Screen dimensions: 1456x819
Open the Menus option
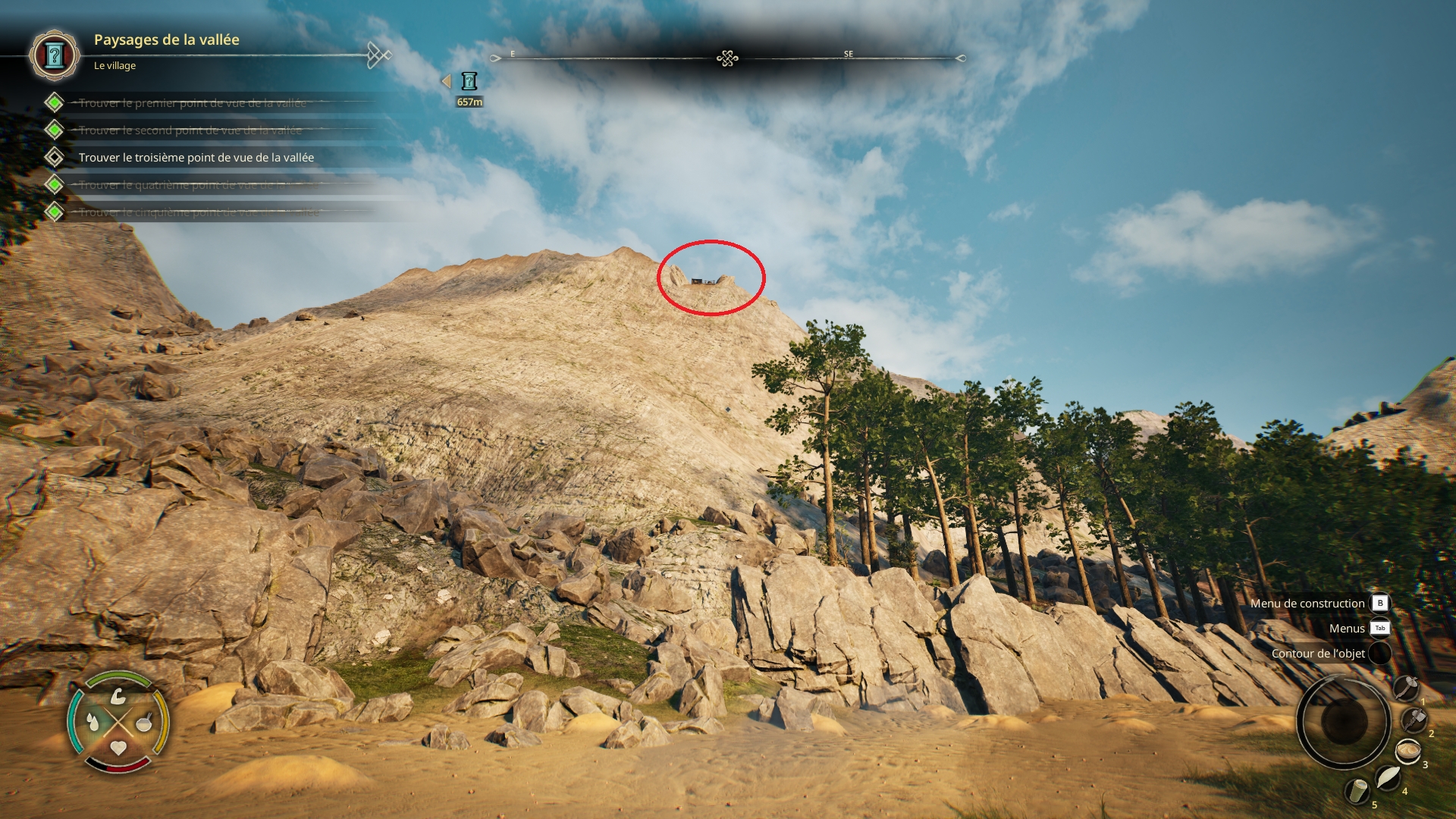coord(1347,629)
